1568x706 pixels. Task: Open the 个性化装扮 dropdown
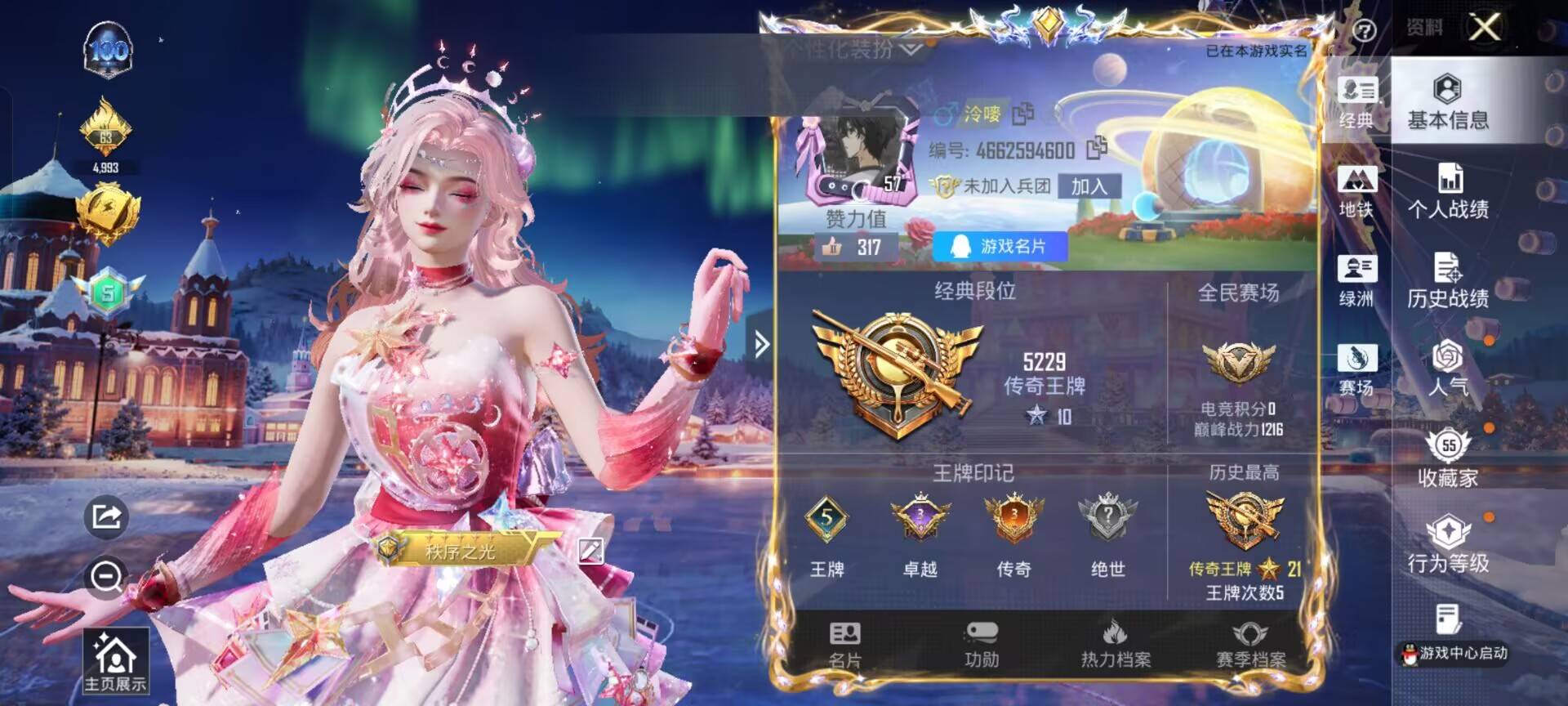pyautogui.click(x=849, y=51)
